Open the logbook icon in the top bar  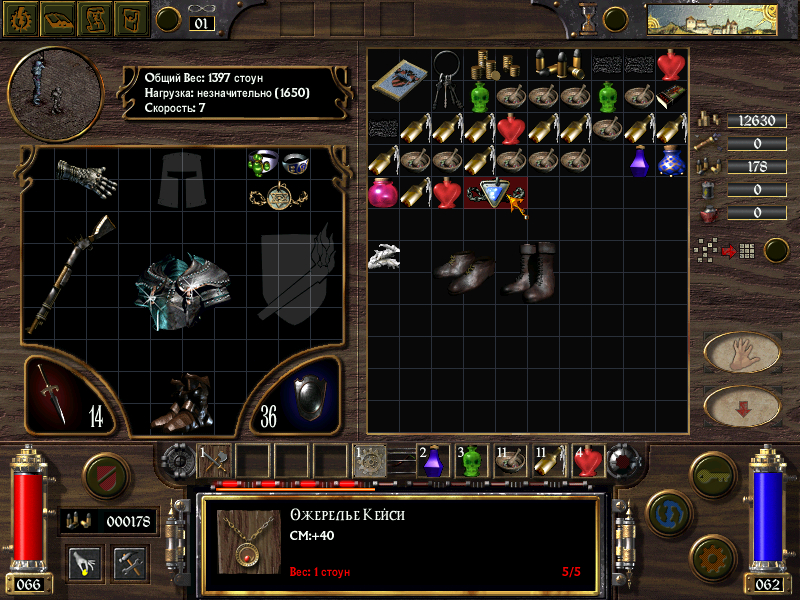pos(56,18)
